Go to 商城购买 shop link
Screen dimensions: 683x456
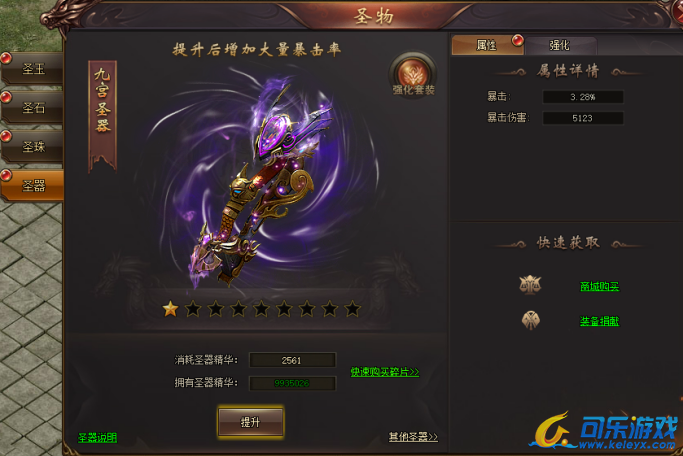coord(598,286)
